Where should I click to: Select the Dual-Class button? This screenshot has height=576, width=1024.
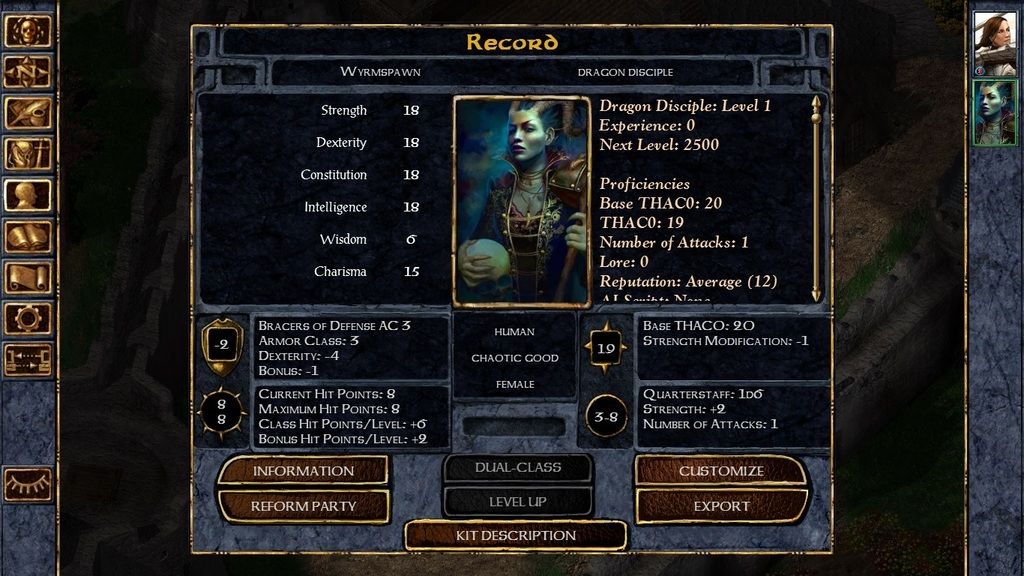[518, 467]
